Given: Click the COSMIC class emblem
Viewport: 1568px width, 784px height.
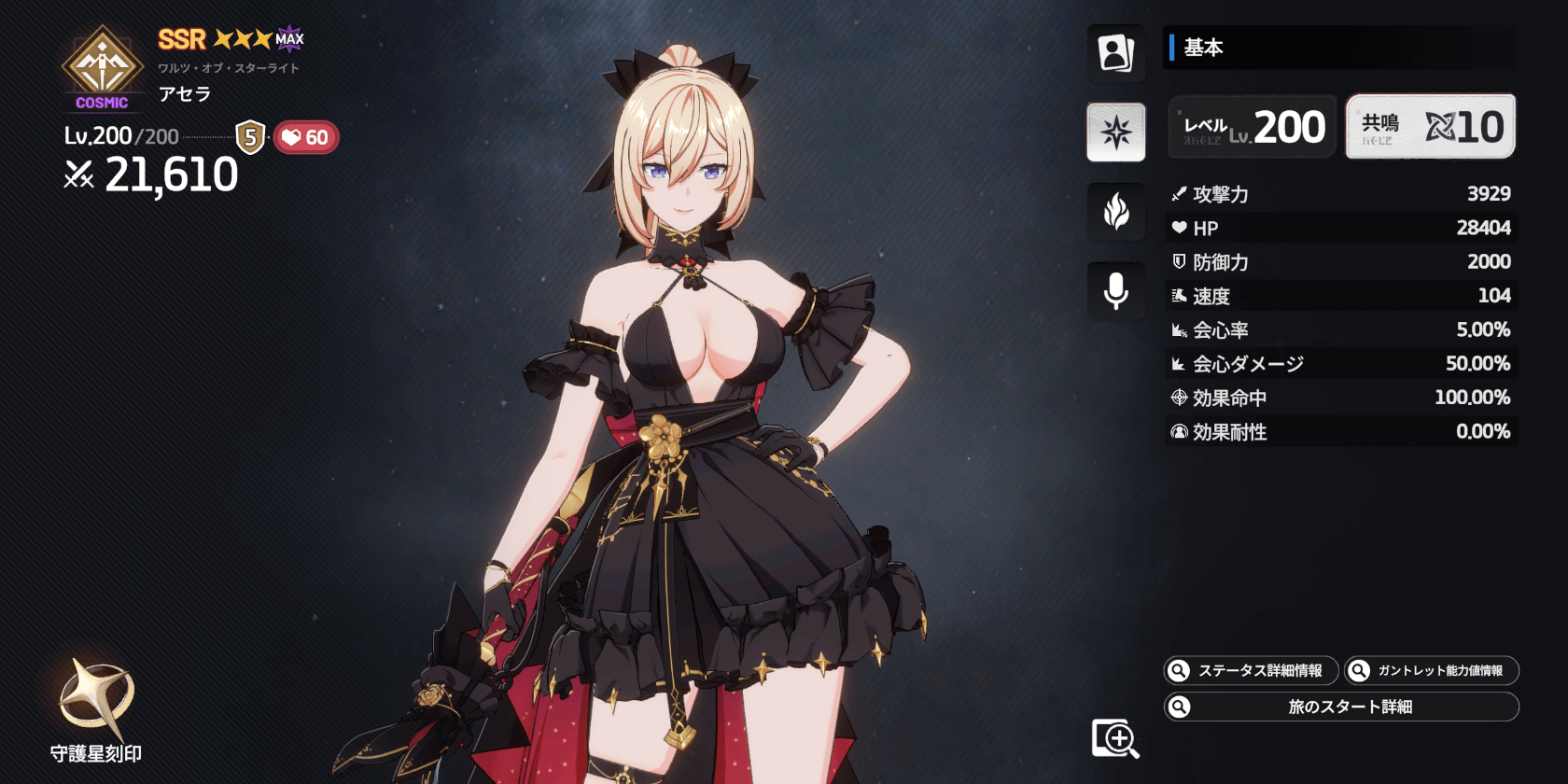Looking at the screenshot, I should coord(102,70).
